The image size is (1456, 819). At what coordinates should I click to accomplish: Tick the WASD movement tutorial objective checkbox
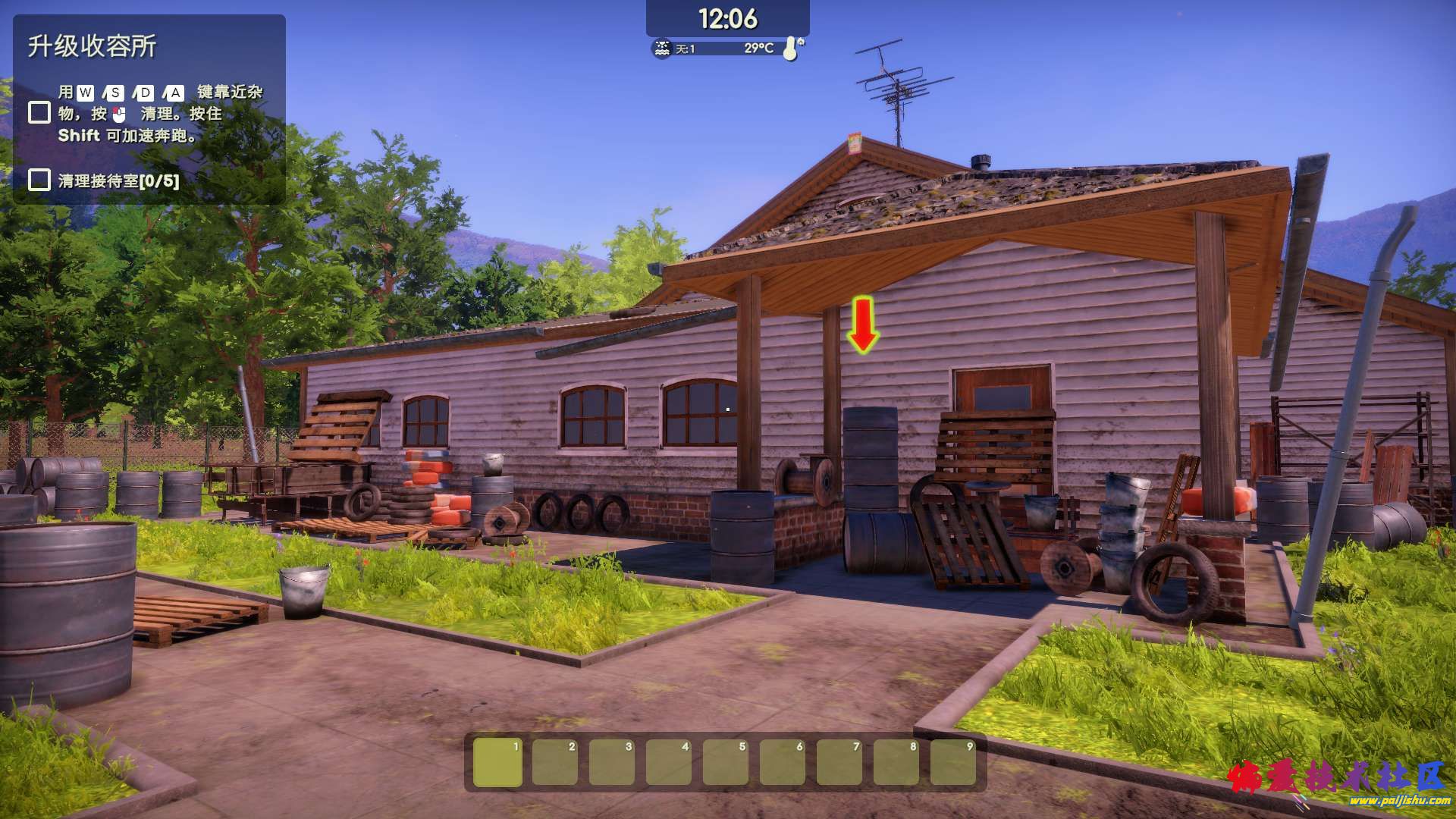point(39,113)
